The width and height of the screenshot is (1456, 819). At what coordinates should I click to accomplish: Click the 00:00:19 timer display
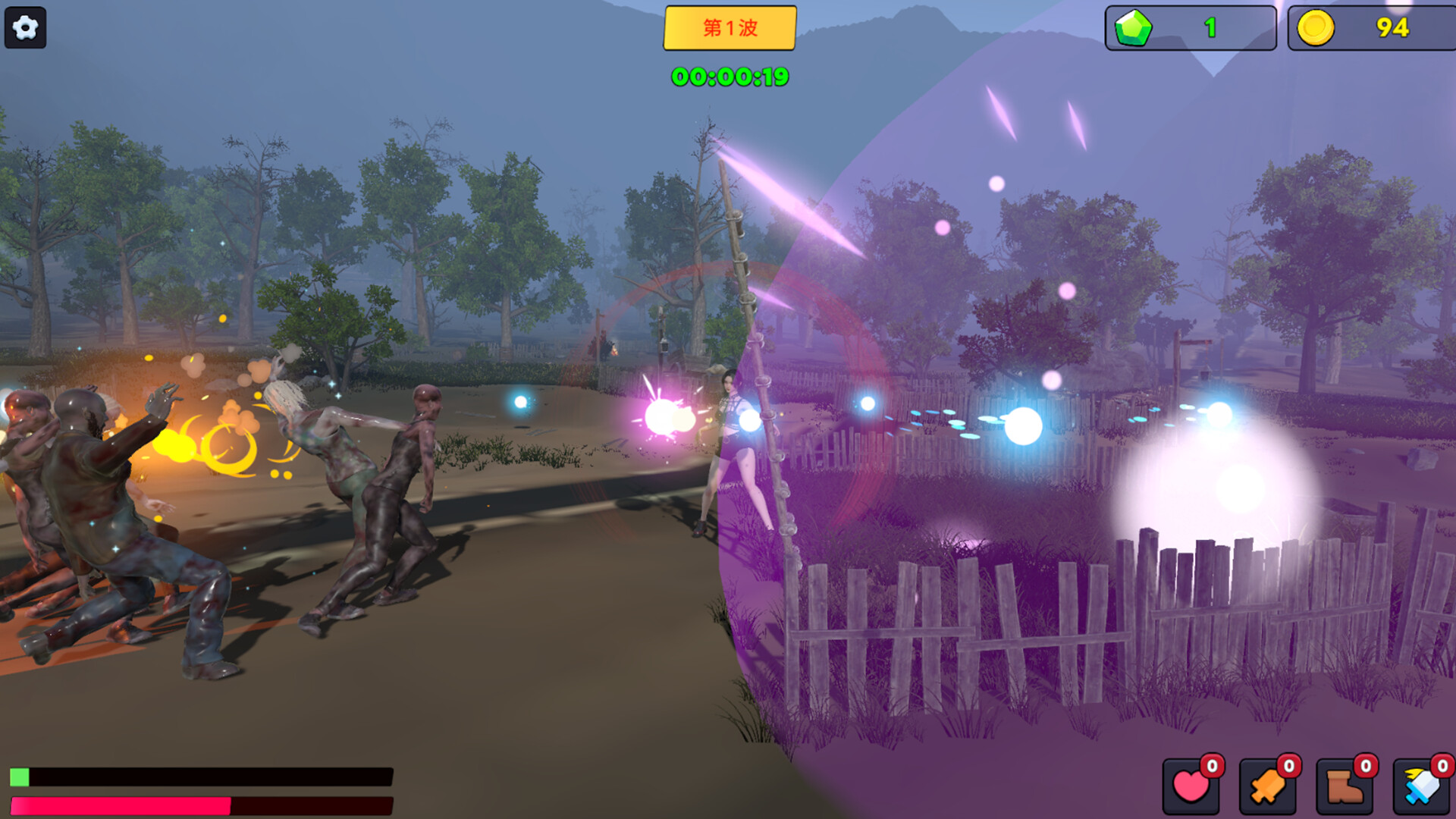730,76
